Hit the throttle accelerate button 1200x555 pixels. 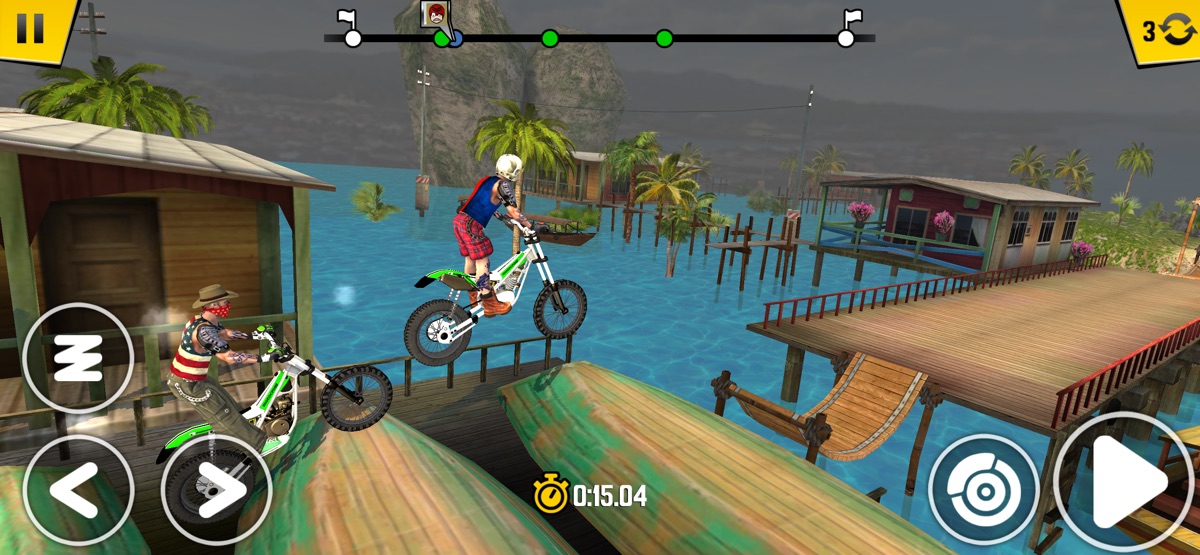(1124, 483)
